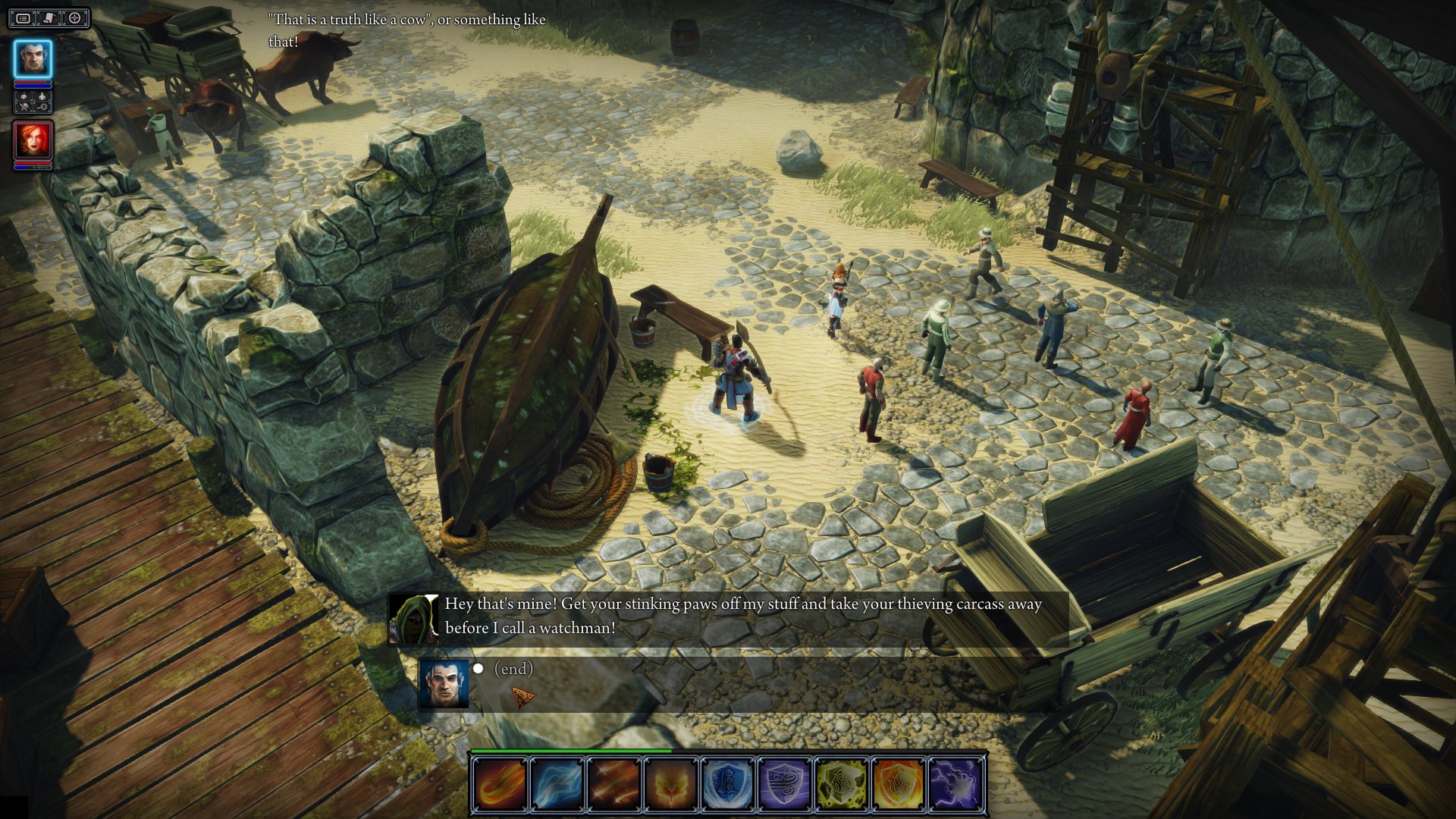Open the skills burst icon under portrait
This screenshot has height=819, width=1456.
pos(42,108)
